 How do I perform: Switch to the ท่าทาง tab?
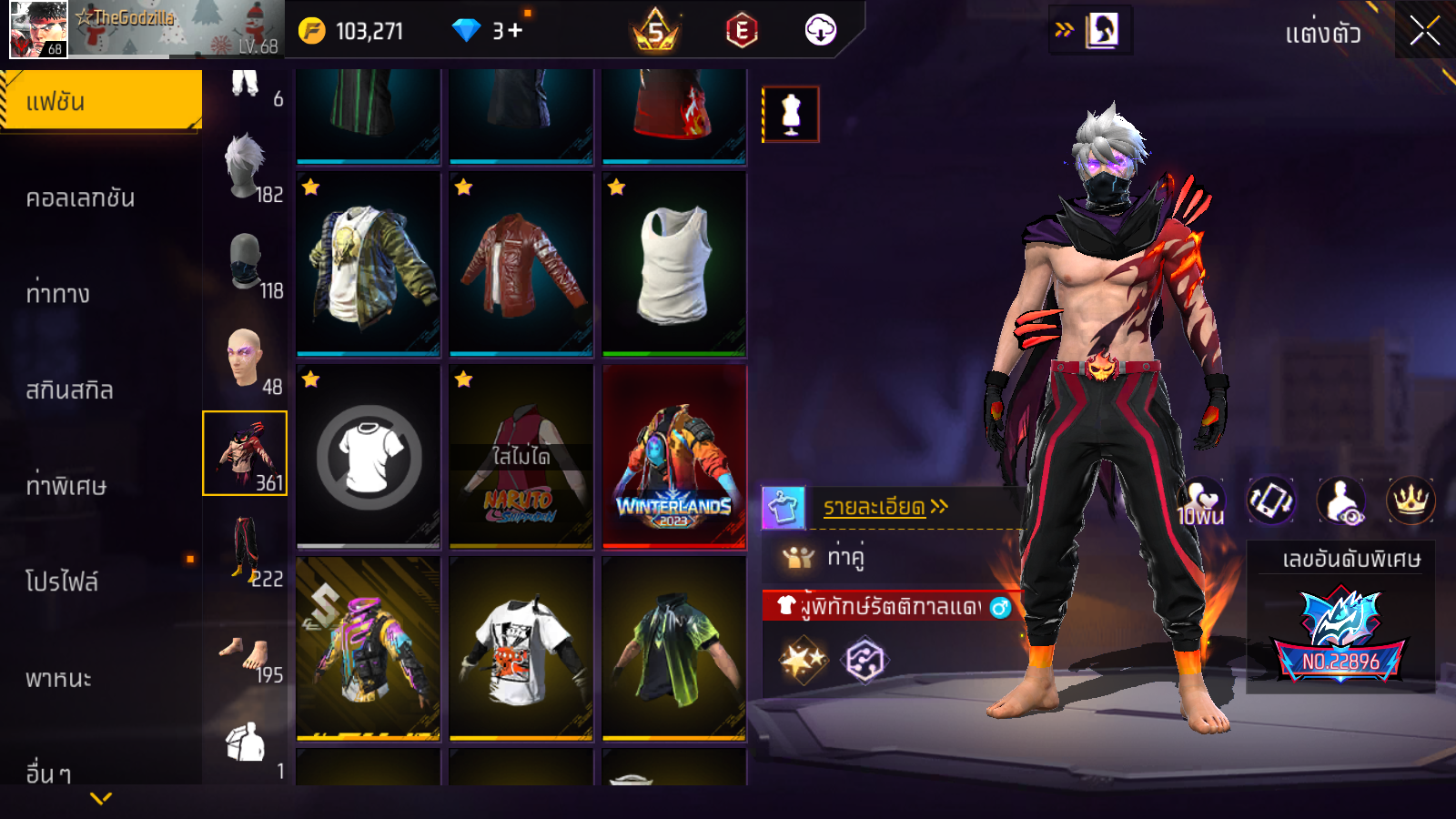58,293
